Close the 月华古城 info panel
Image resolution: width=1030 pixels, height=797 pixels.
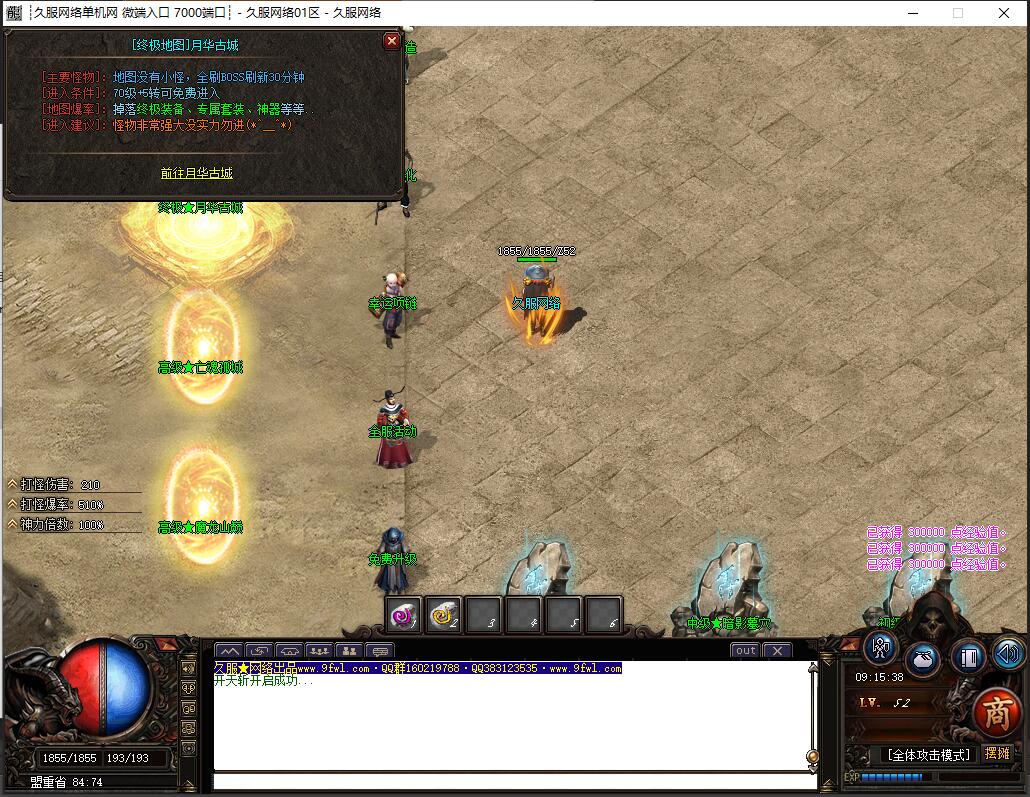point(391,41)
